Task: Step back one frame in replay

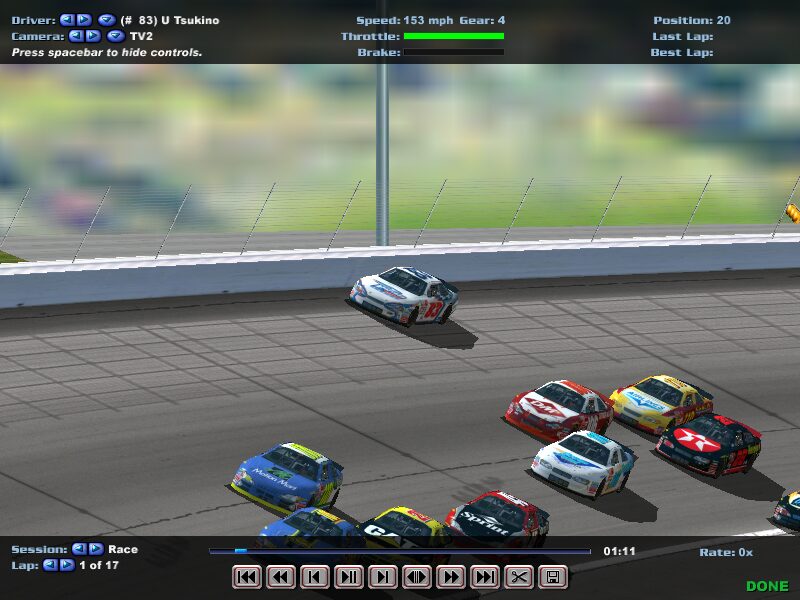Action: pyautogui.click(x=315, y=577)
